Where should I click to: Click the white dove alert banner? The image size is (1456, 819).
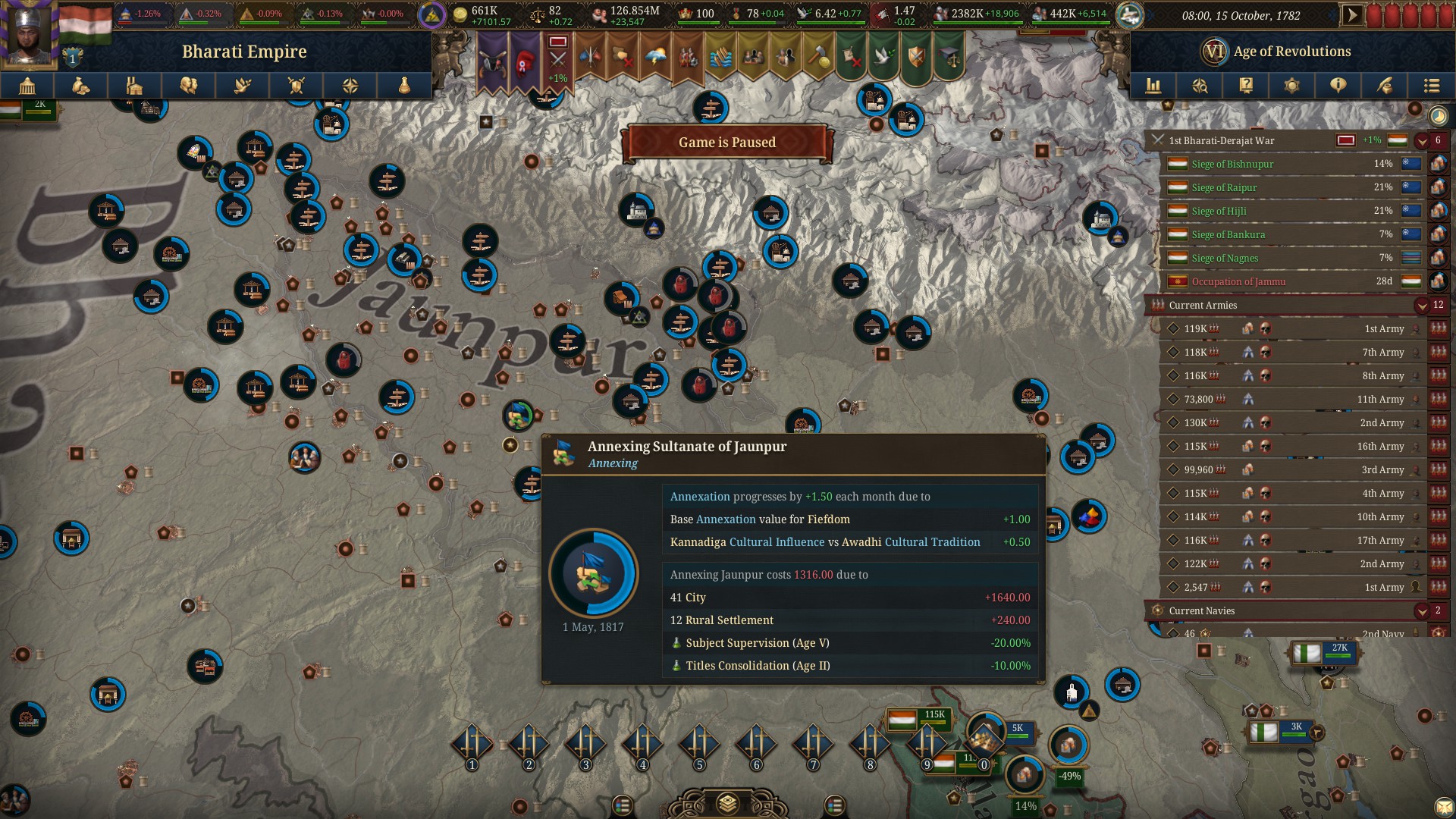(883, 57)
